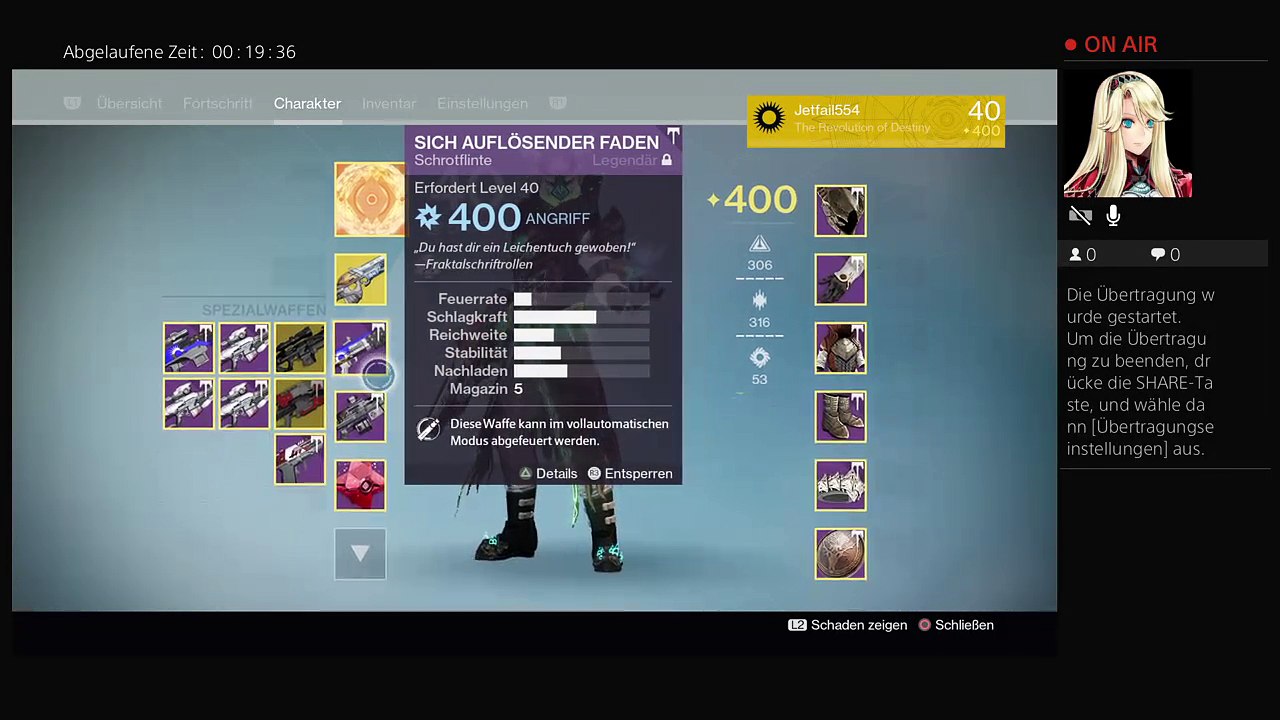Choose the yellow exotic red shotgun

pos(300,404)
